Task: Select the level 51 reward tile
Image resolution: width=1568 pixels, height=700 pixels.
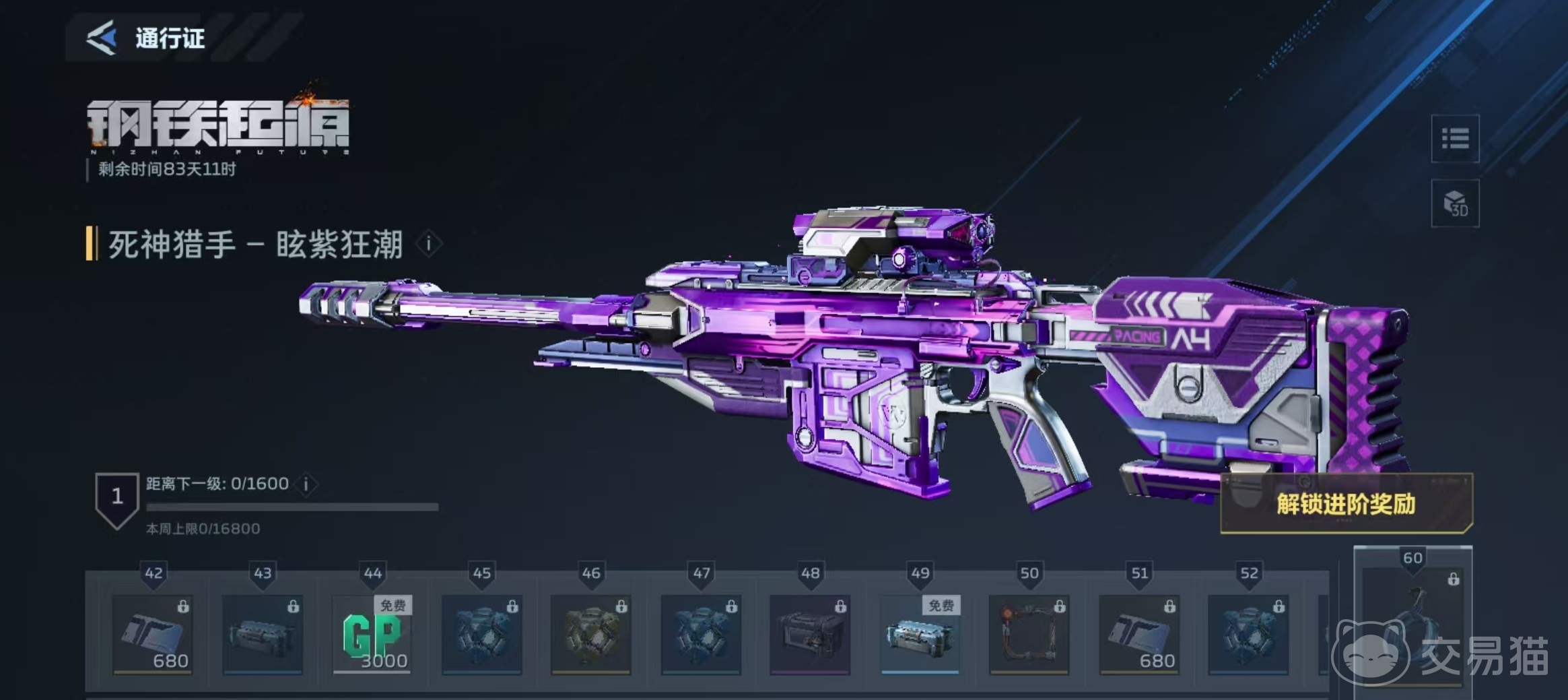Action: (1139, 634)
